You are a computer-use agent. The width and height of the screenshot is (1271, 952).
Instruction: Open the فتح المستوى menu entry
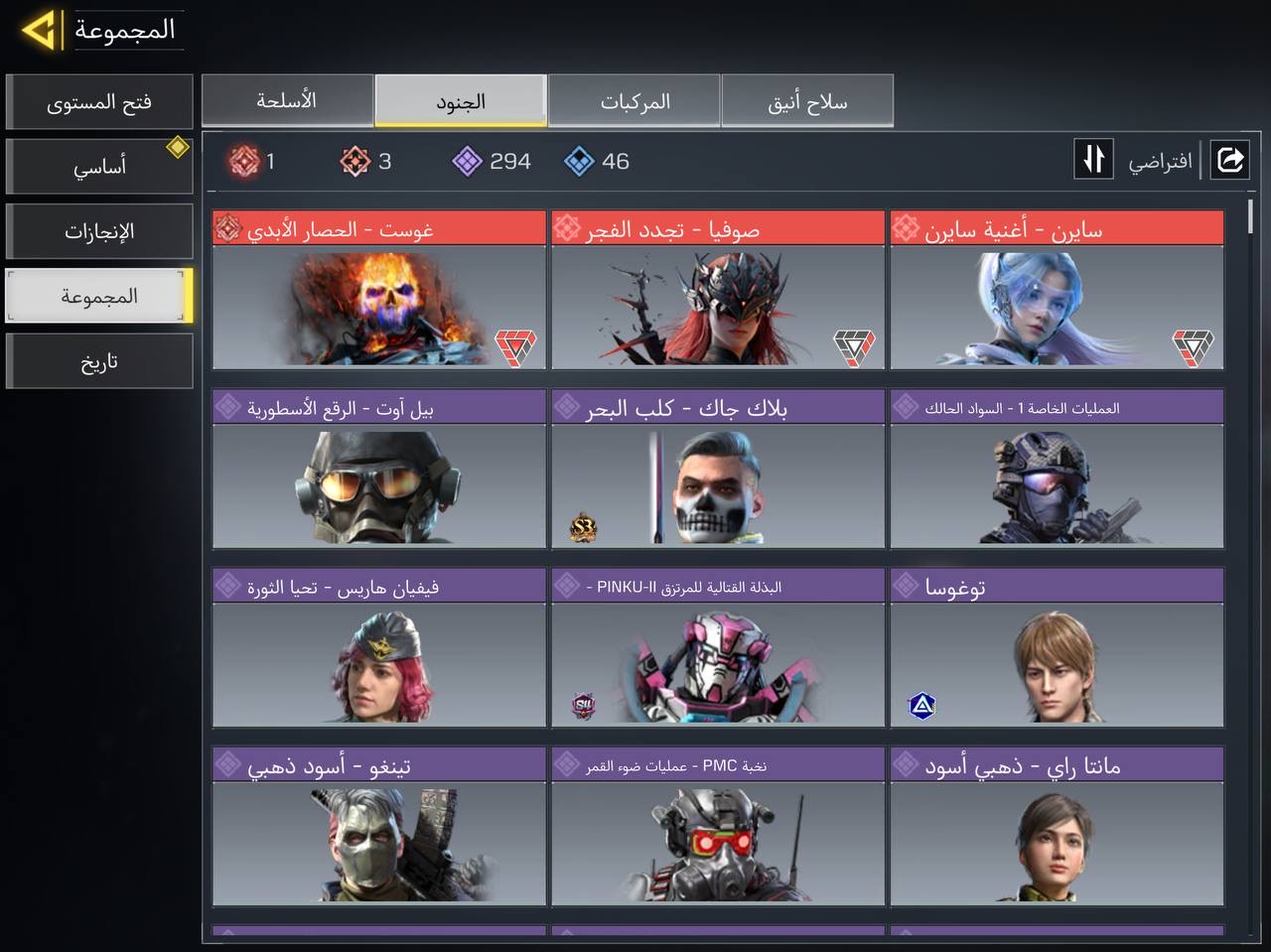(x=99, y=102)
